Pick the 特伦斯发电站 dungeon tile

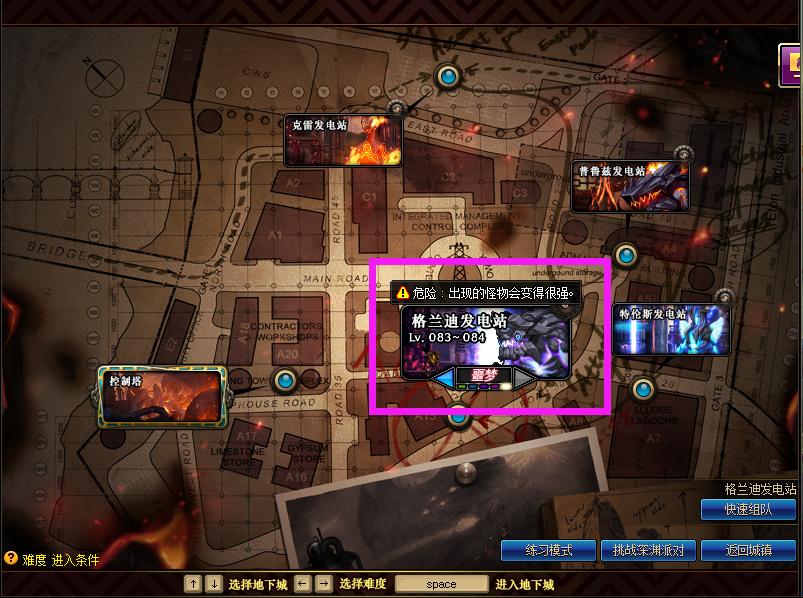[671, 329]
